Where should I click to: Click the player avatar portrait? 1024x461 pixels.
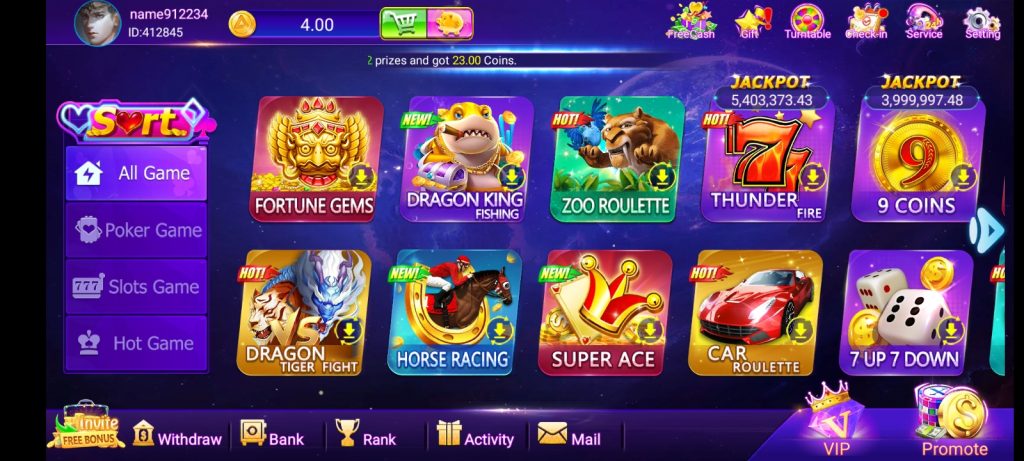[x=97, y=23]
